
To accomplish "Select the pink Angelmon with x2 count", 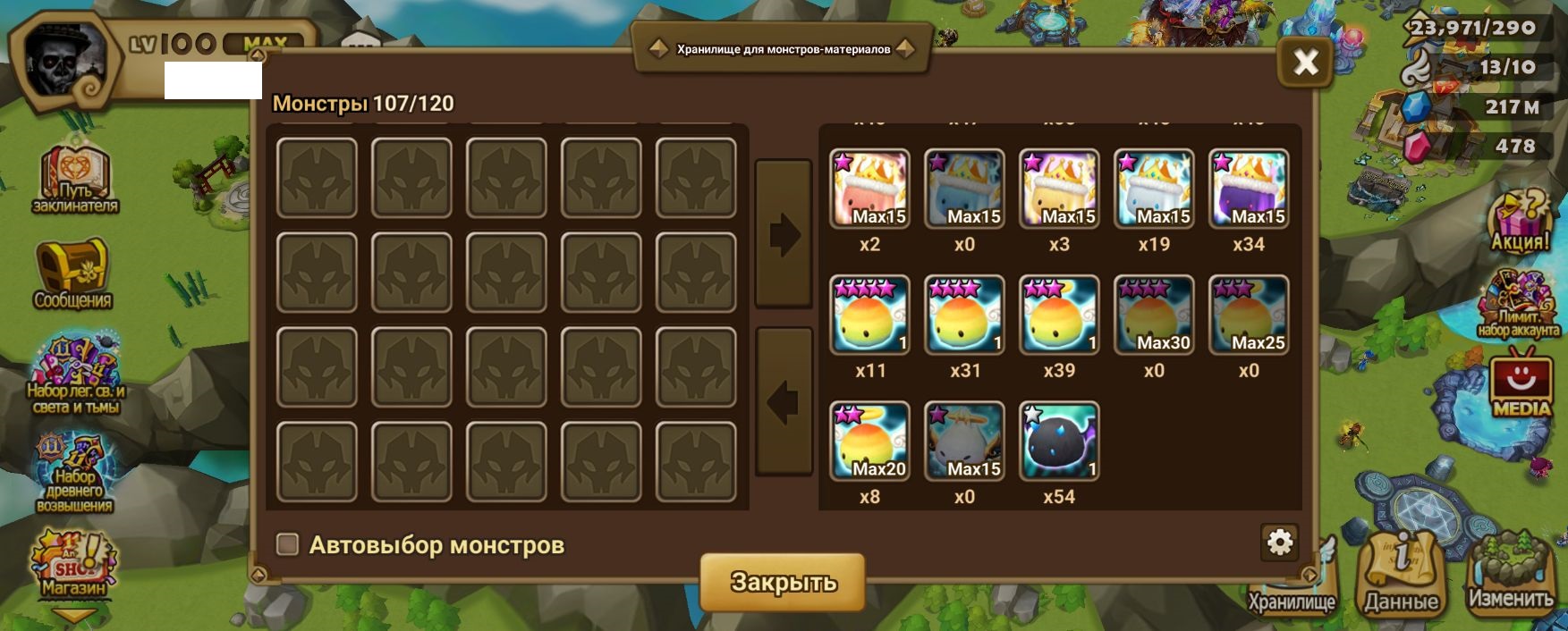I will (869, 189).
